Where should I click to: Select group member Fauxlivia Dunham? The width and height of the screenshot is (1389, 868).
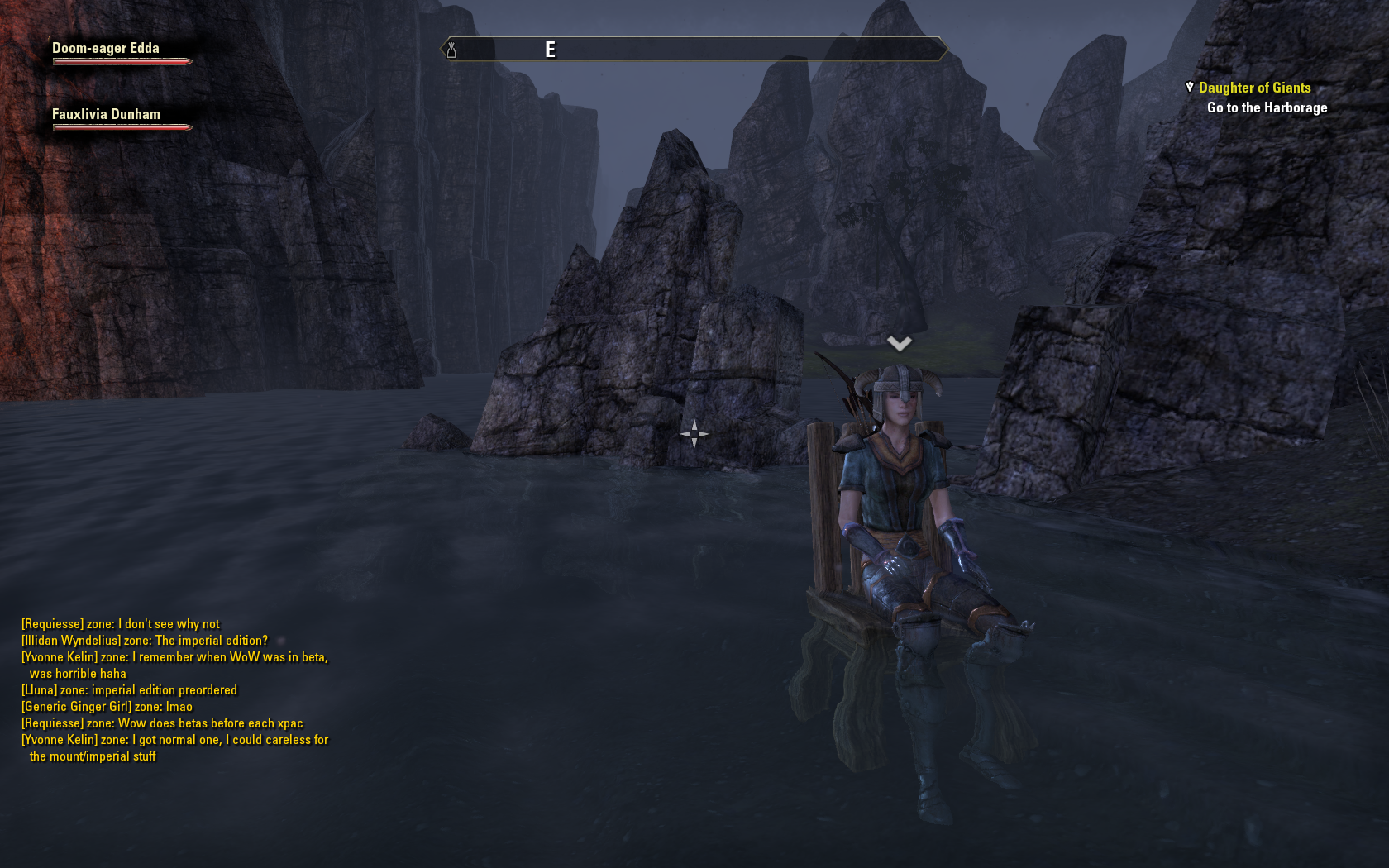coord(106,115)
